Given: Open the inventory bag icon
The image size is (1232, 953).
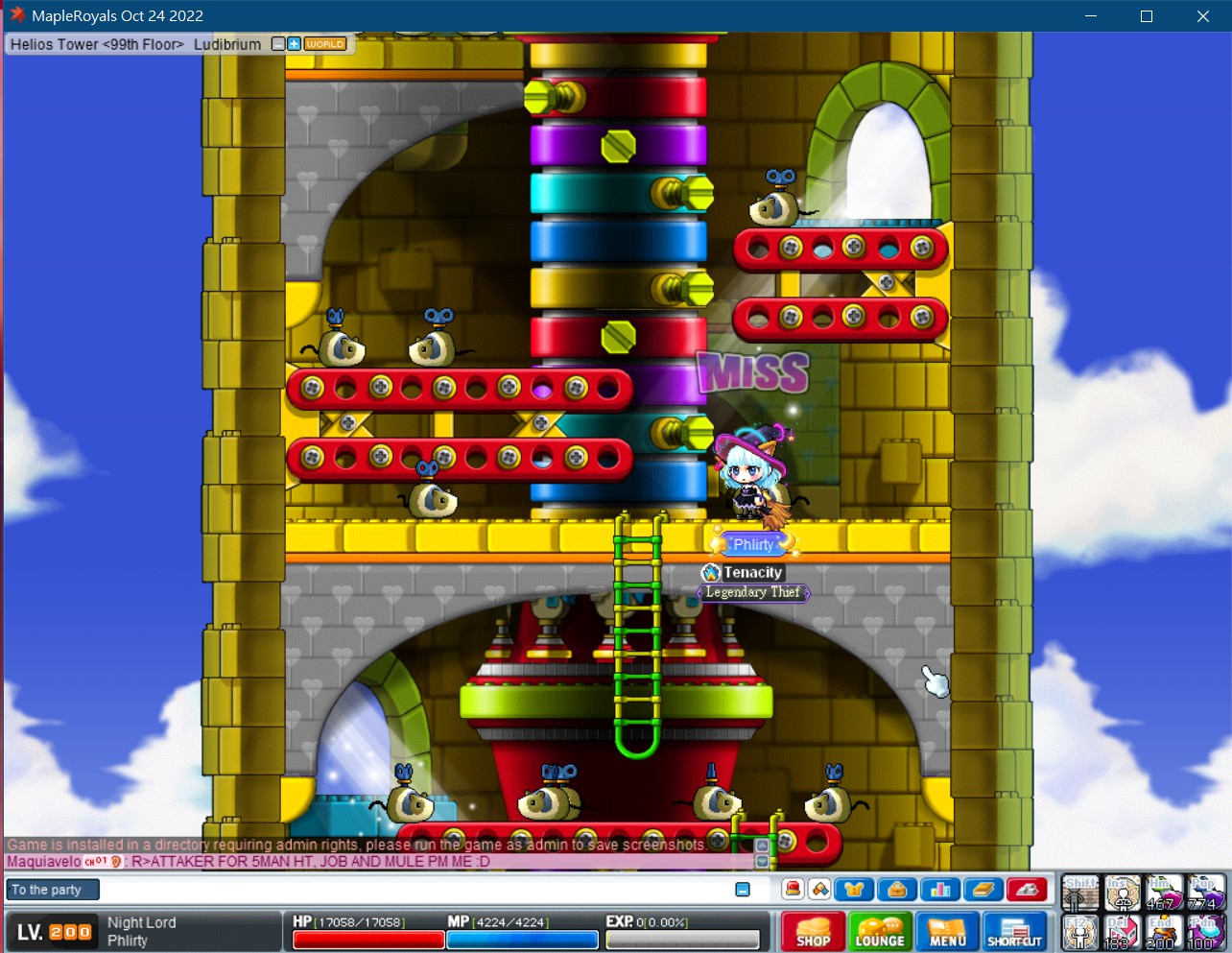Looking at the screenshot, I should (896, 890).
